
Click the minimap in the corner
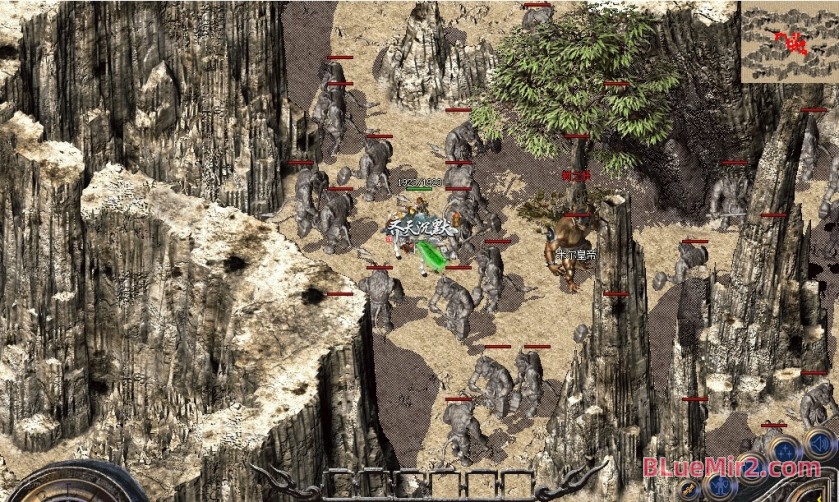point(789,42)
